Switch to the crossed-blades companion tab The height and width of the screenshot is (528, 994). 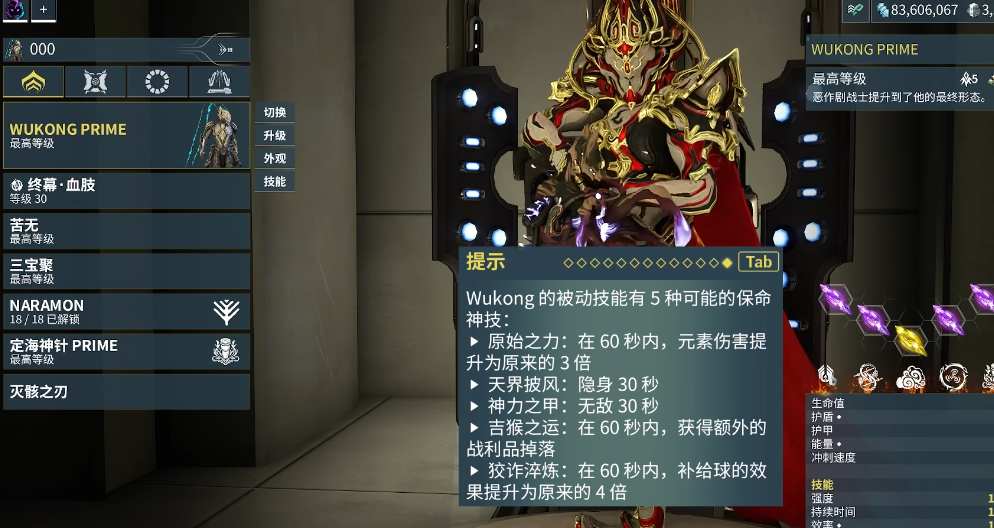point(95,82)
